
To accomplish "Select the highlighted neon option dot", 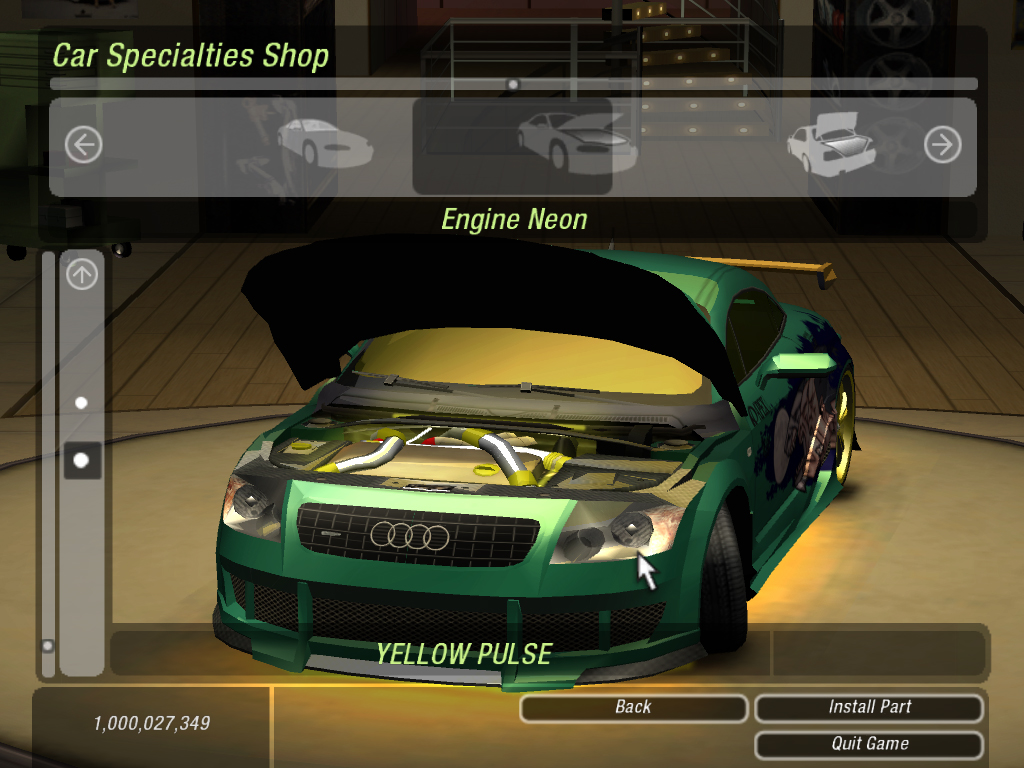I will (x=82, y=460).
